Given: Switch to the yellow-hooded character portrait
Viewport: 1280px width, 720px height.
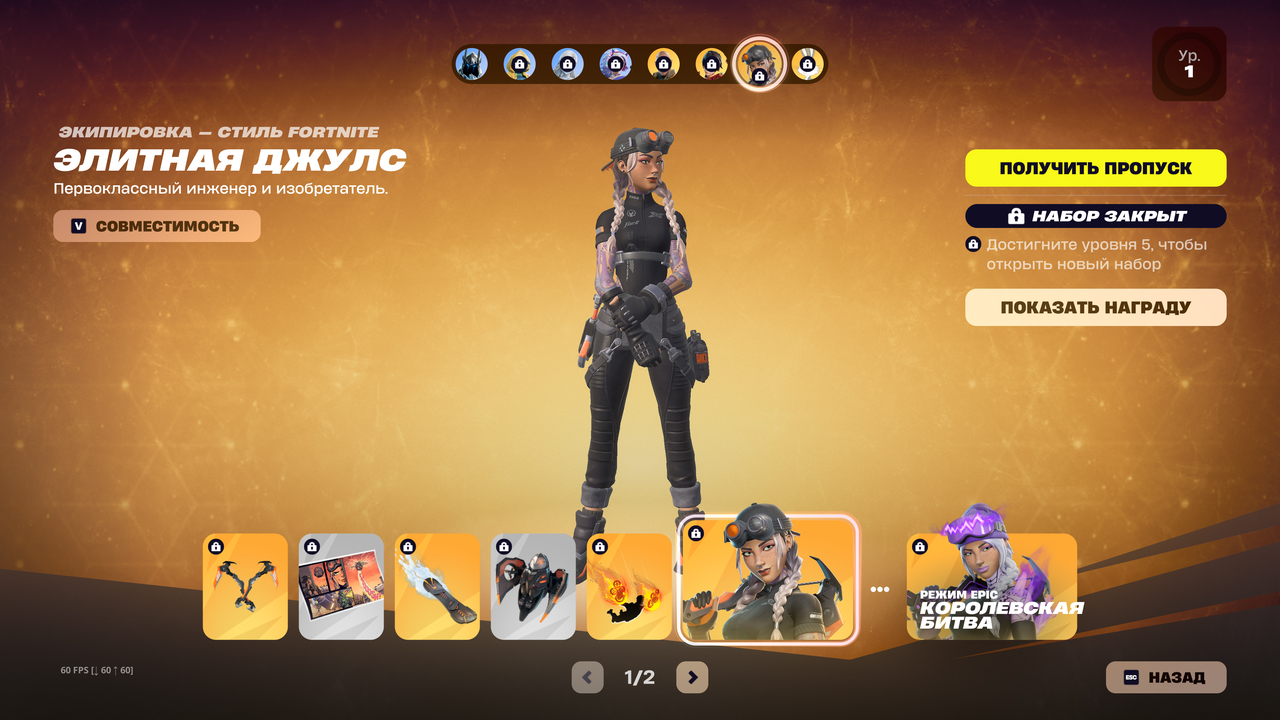Looking at the screenshot, I should 519,64.
